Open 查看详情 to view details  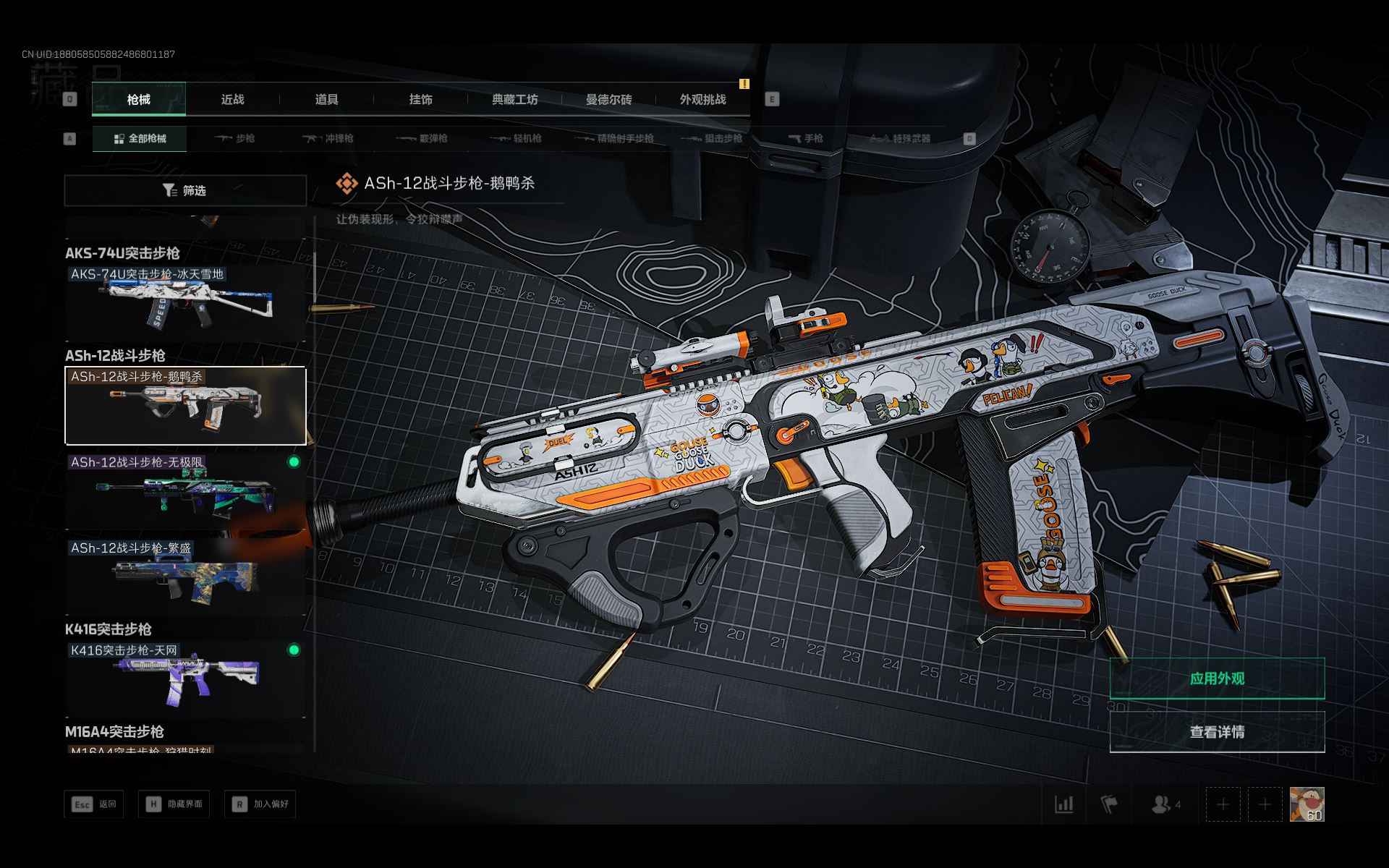coord(1217,732)
